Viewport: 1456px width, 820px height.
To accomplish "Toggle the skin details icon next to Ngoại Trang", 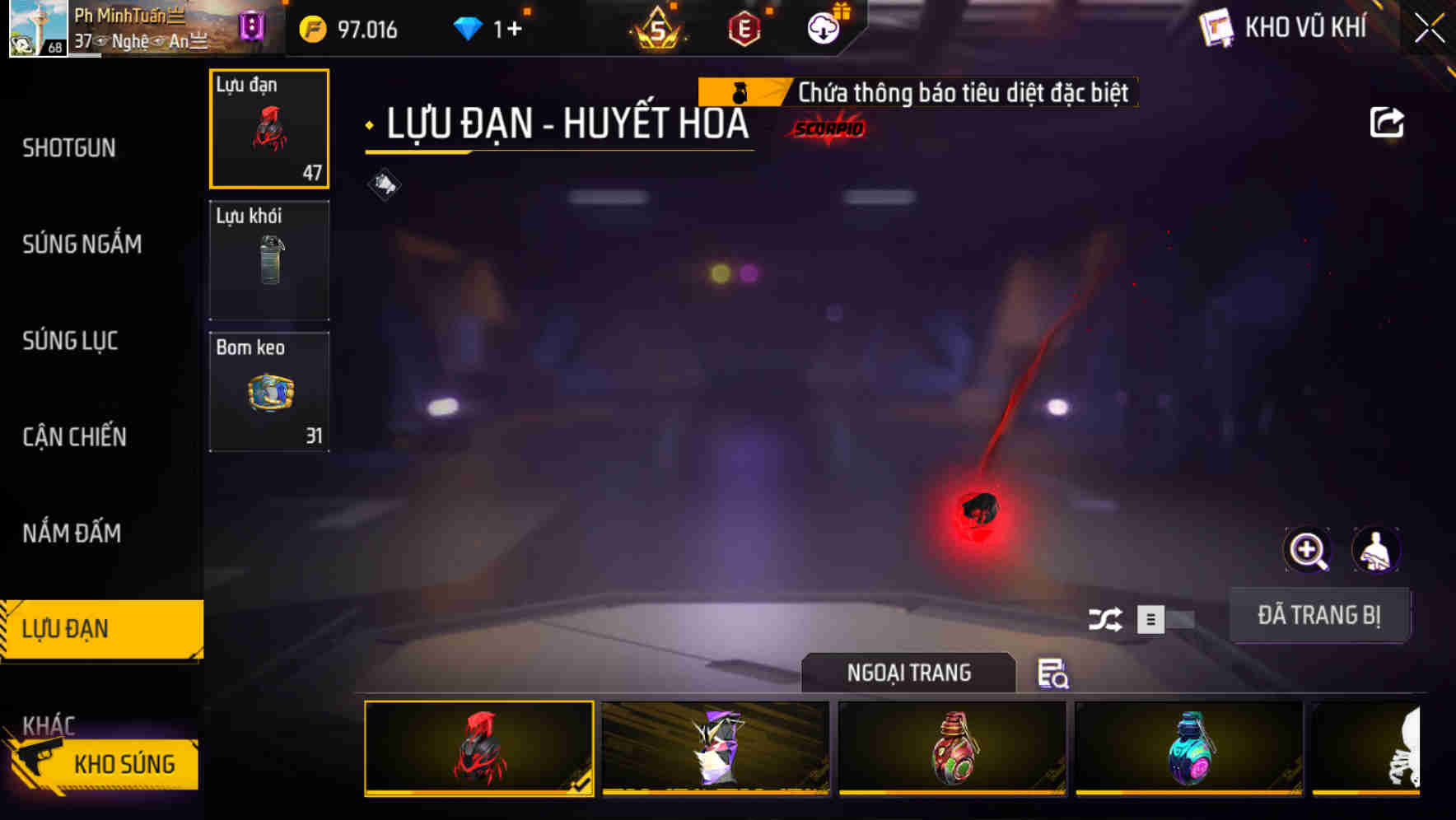I will point(1054,675).
